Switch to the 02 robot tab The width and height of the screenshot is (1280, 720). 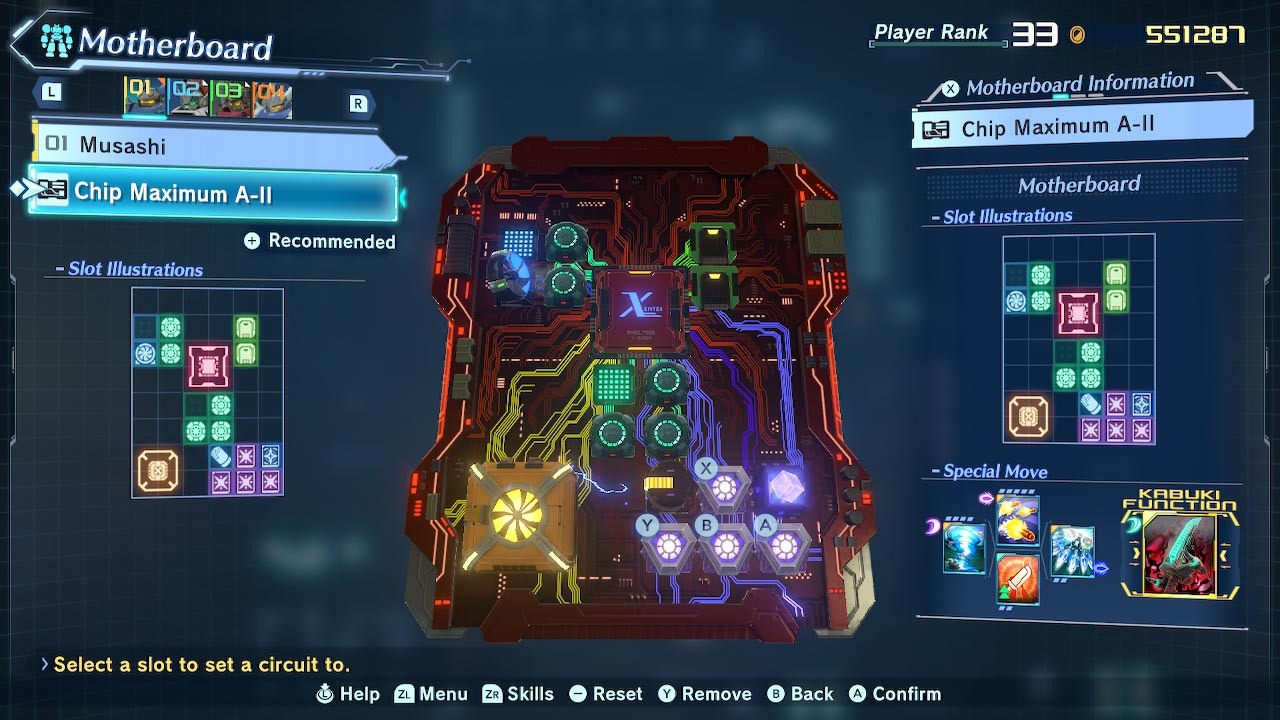click(x=188, y=98)
